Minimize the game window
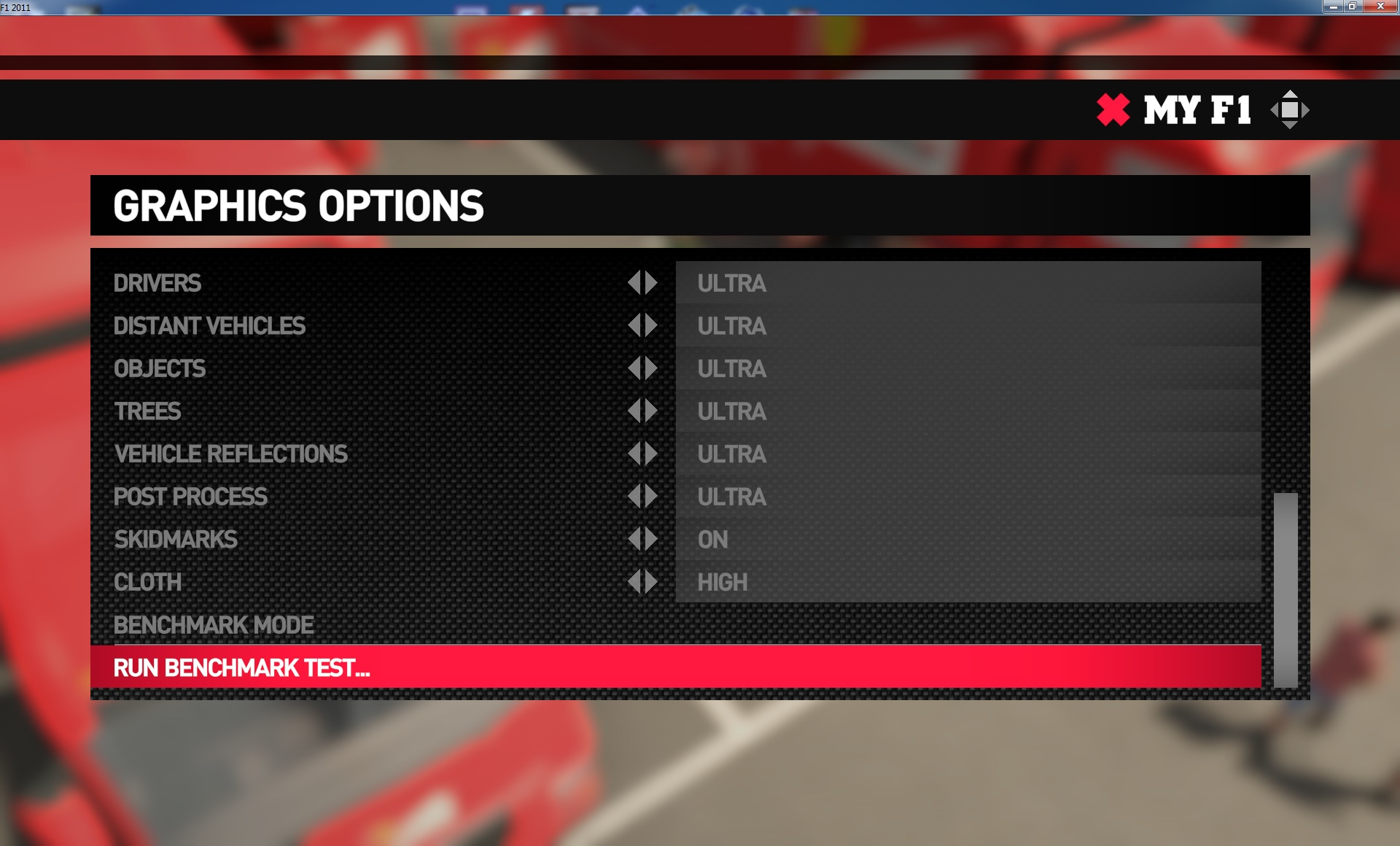The height and width of the screenshot is (846, 1400). tap(1333, 7)
